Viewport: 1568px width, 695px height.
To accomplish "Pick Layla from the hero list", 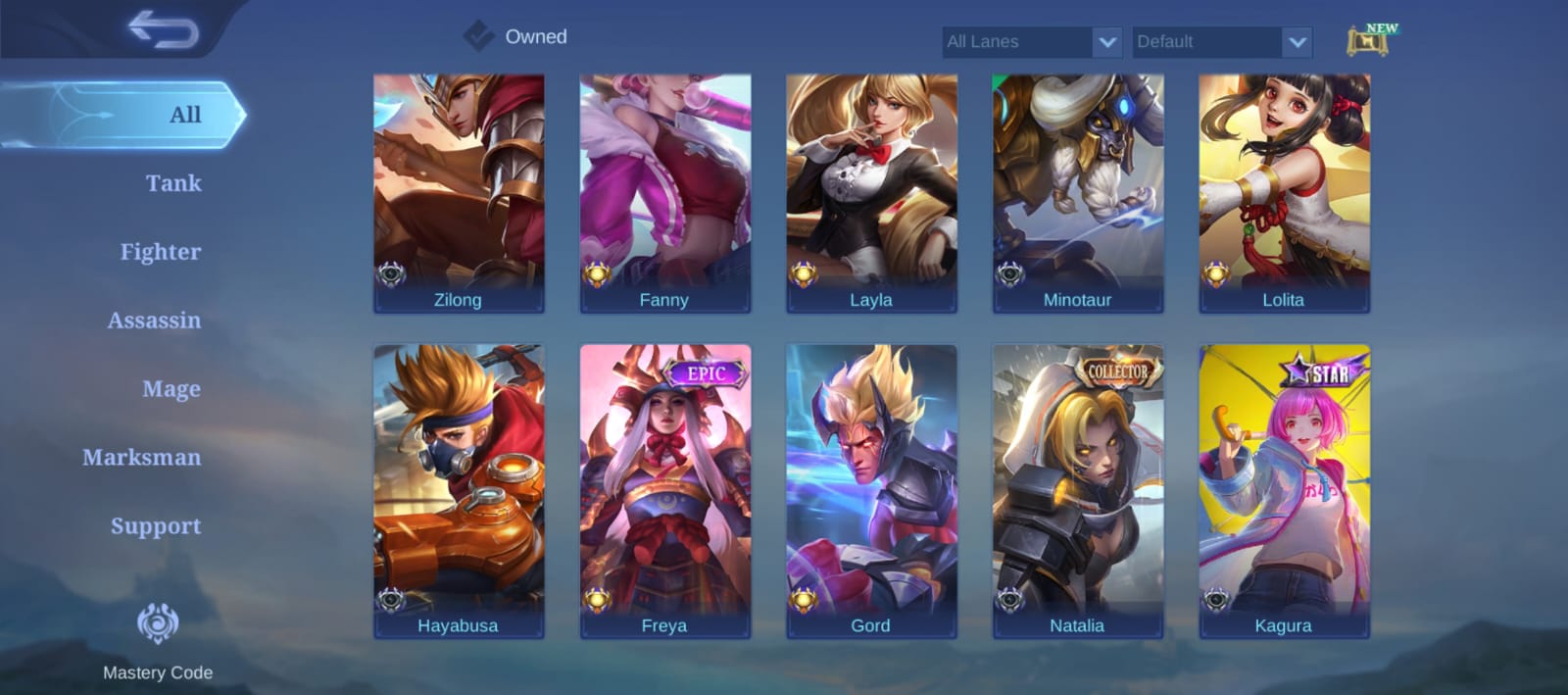I will 871,193.
